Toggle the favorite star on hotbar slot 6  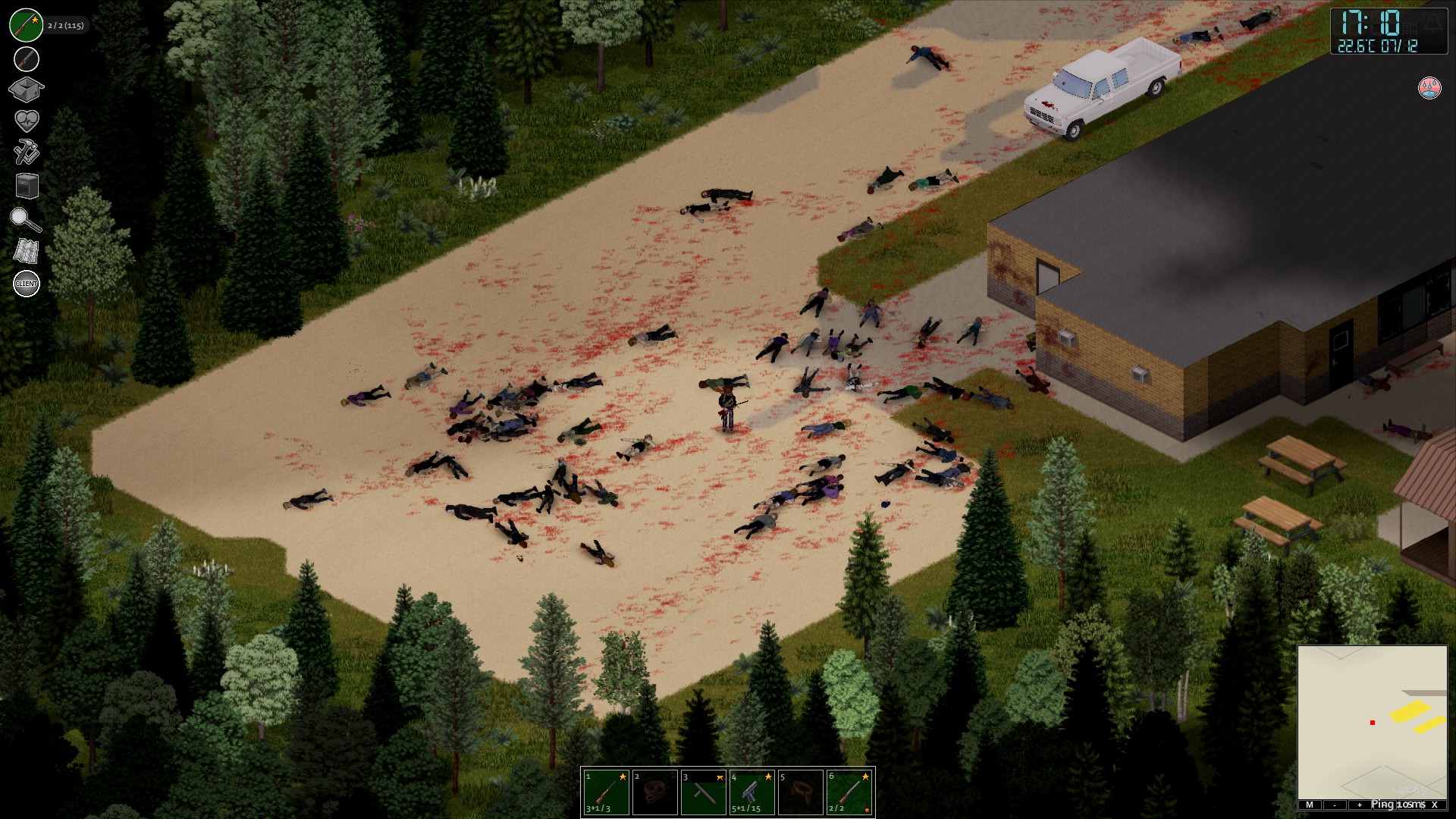click(865, 777)
